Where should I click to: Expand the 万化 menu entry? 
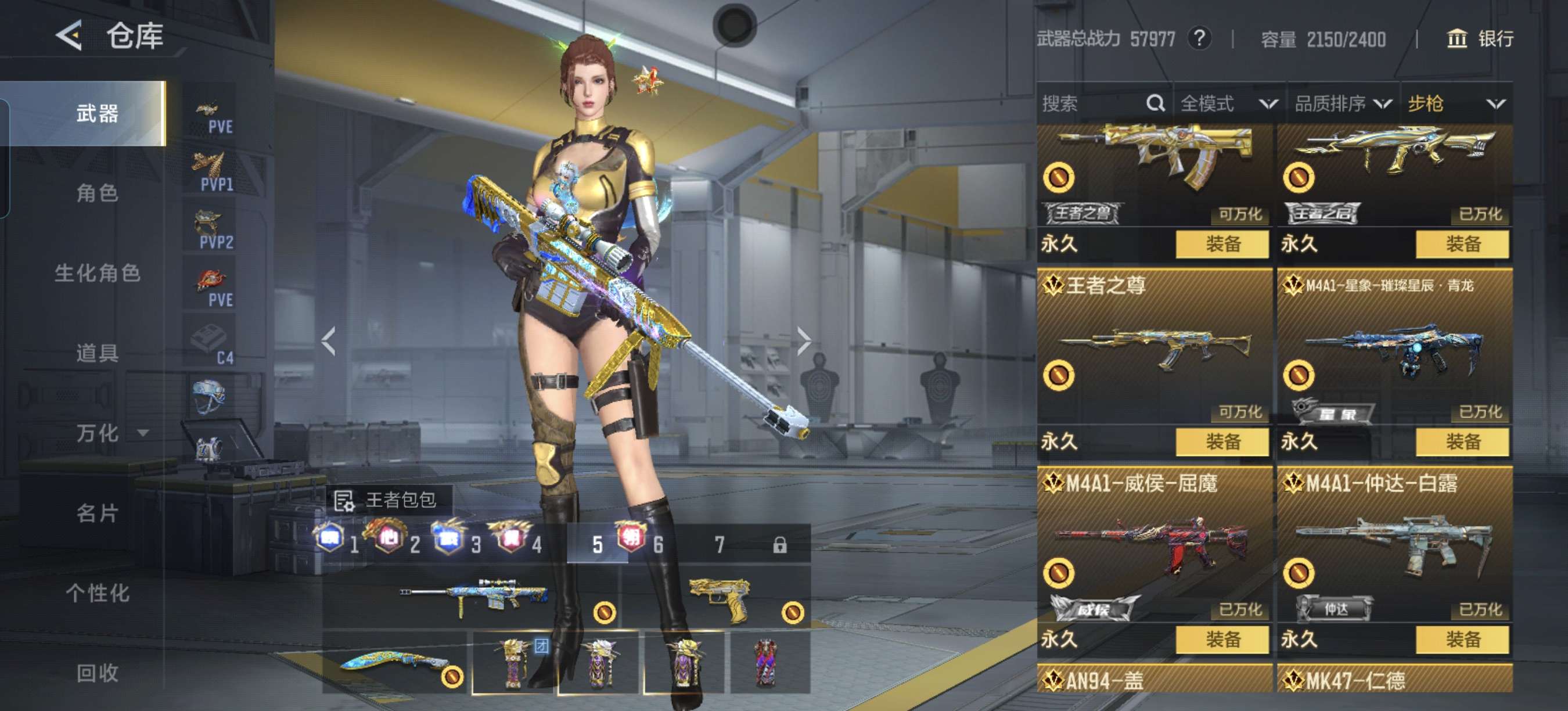tap(110, 433)
